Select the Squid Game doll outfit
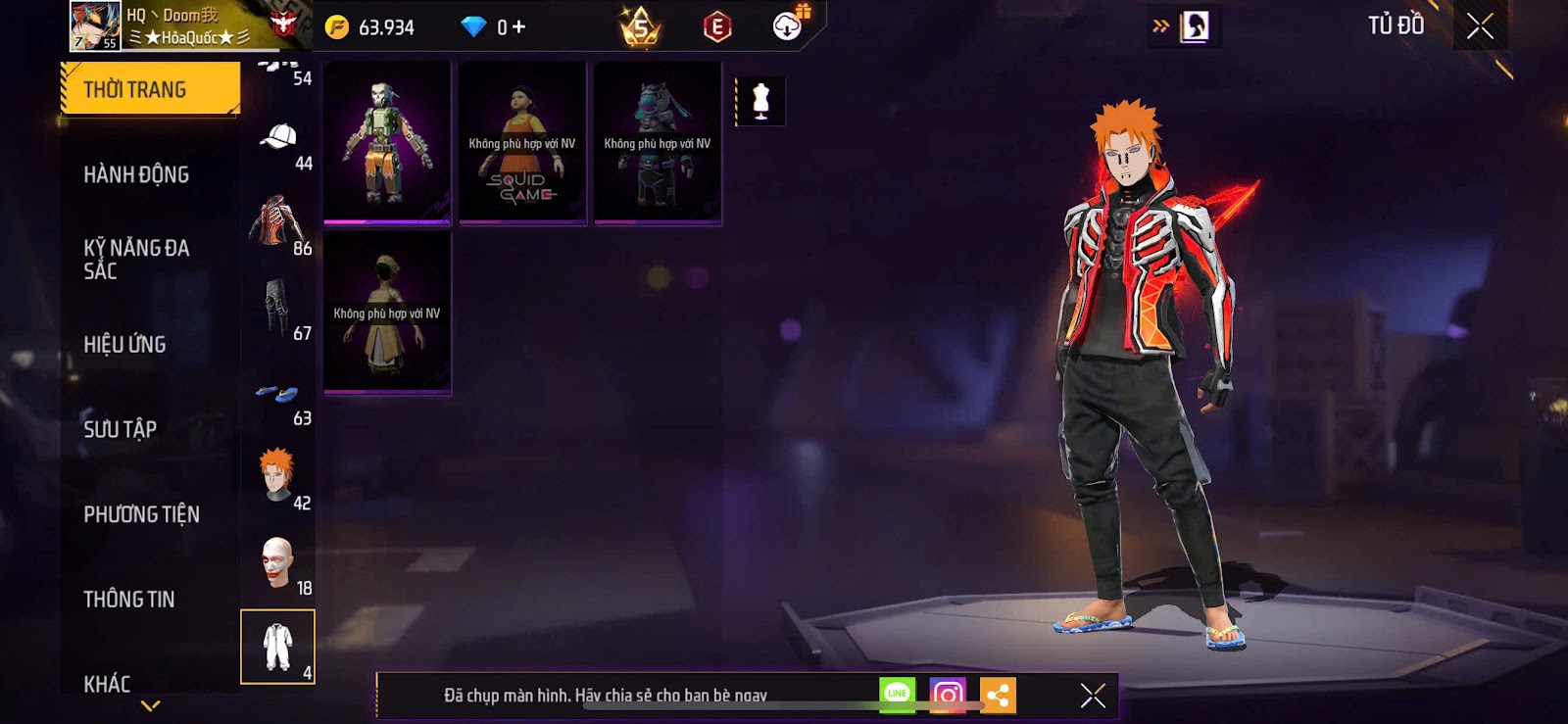 pyautogui.click(x=522, y=142)
